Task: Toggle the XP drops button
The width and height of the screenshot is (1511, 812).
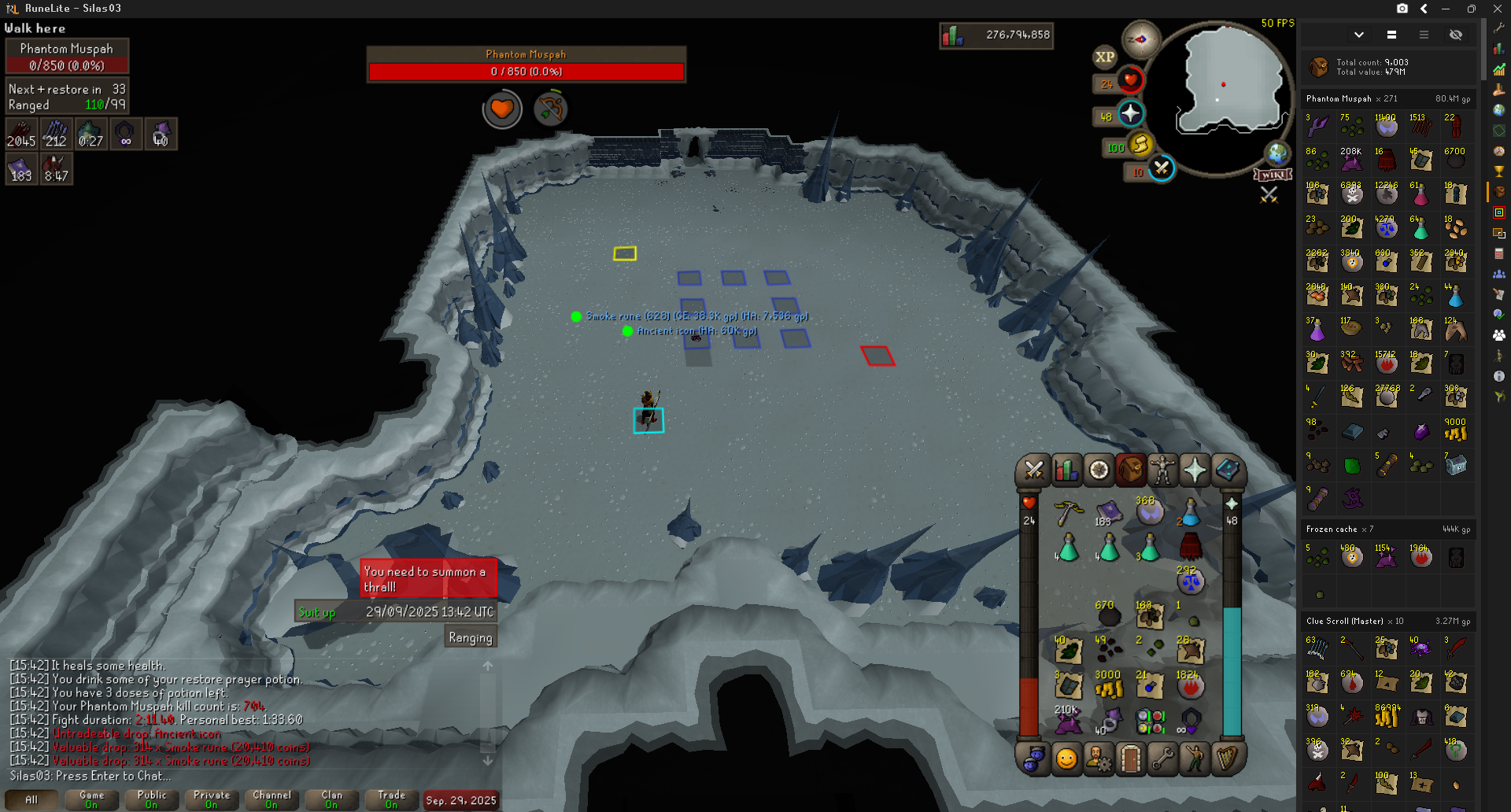Action: coord(1105,57)
